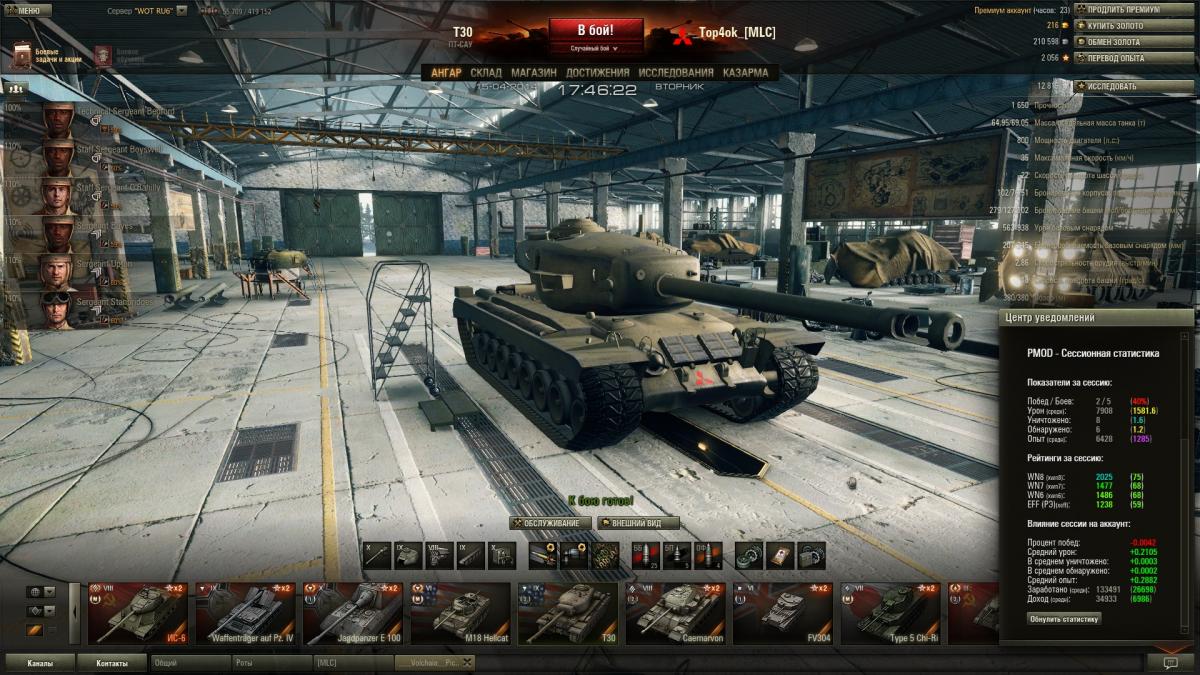Open the Обмен золота button
1200x675 pixels.
pos(1112,42)
